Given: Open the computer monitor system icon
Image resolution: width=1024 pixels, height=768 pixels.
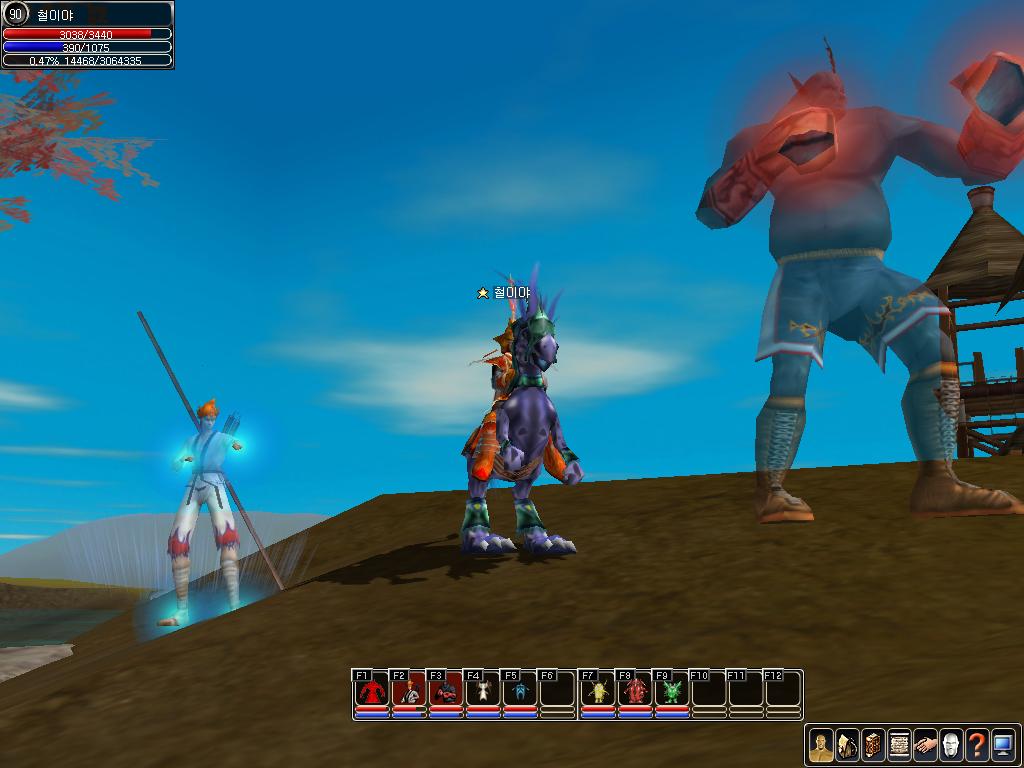Looking at the screenshot, I should 1003,745.
